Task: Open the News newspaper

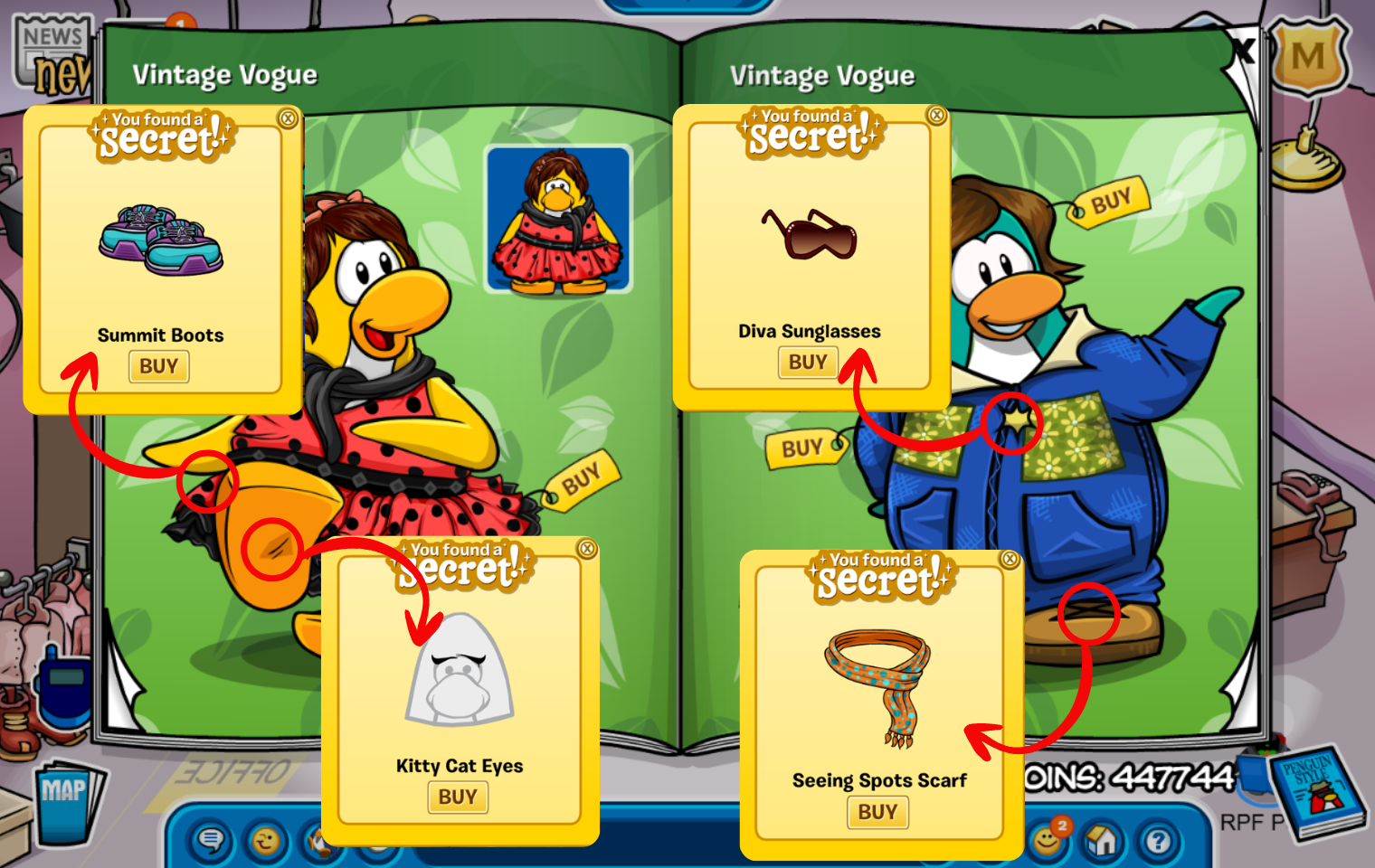Action: (x=52, y=56)
